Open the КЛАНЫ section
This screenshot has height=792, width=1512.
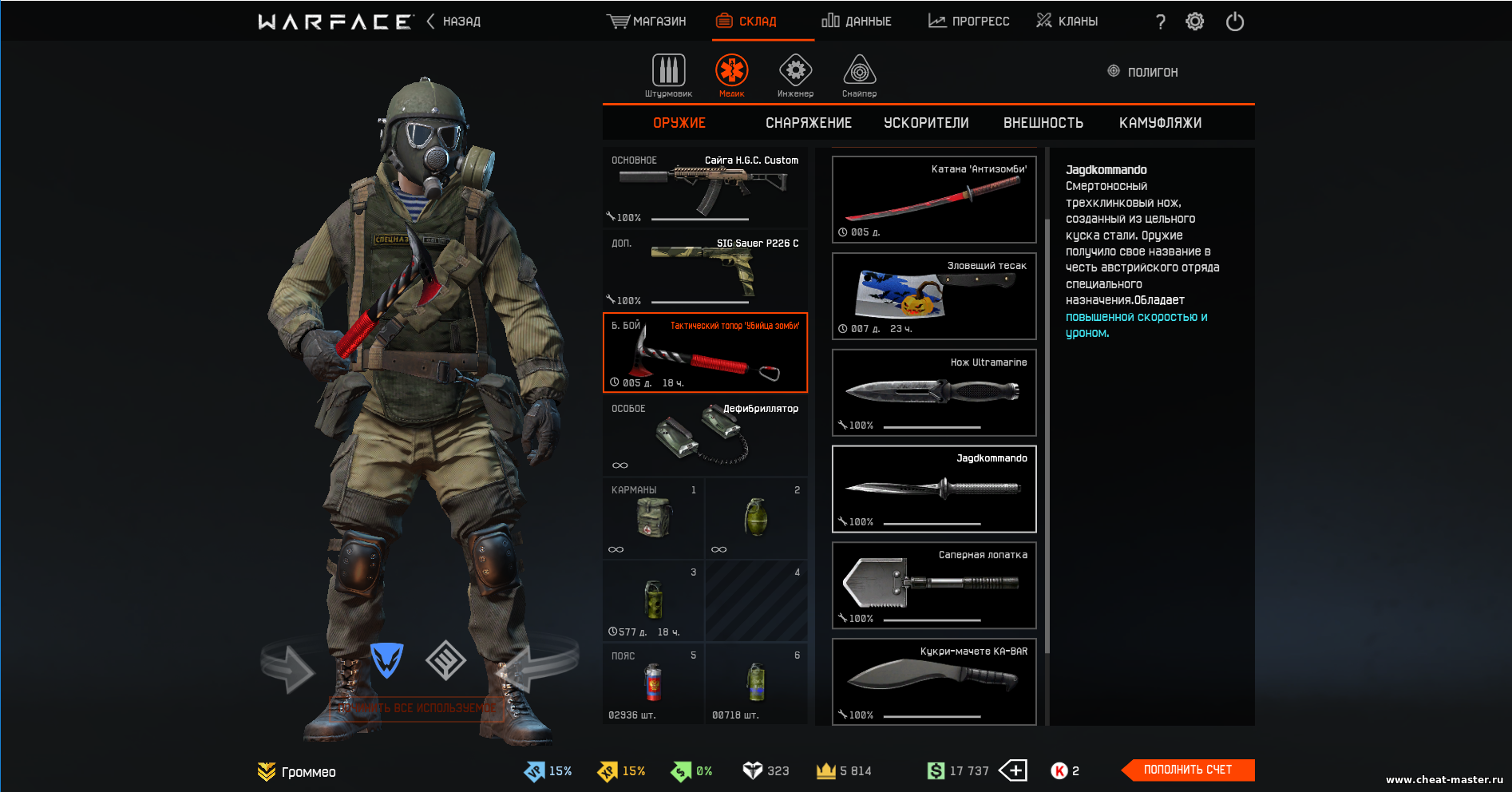pyautogui.click(x=1067, y=22)
